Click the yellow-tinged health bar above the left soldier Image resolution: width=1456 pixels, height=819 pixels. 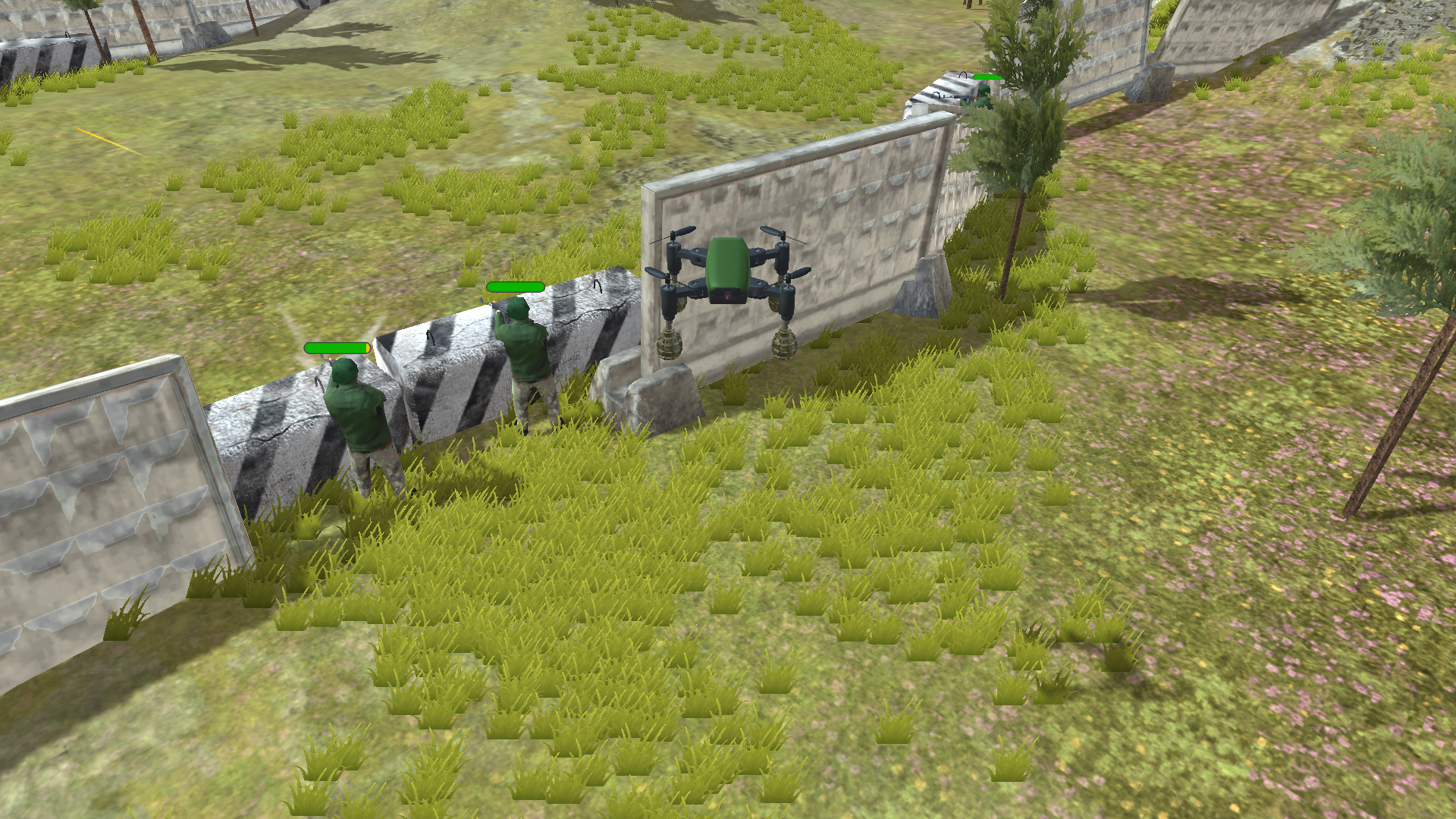pos(337,347)
